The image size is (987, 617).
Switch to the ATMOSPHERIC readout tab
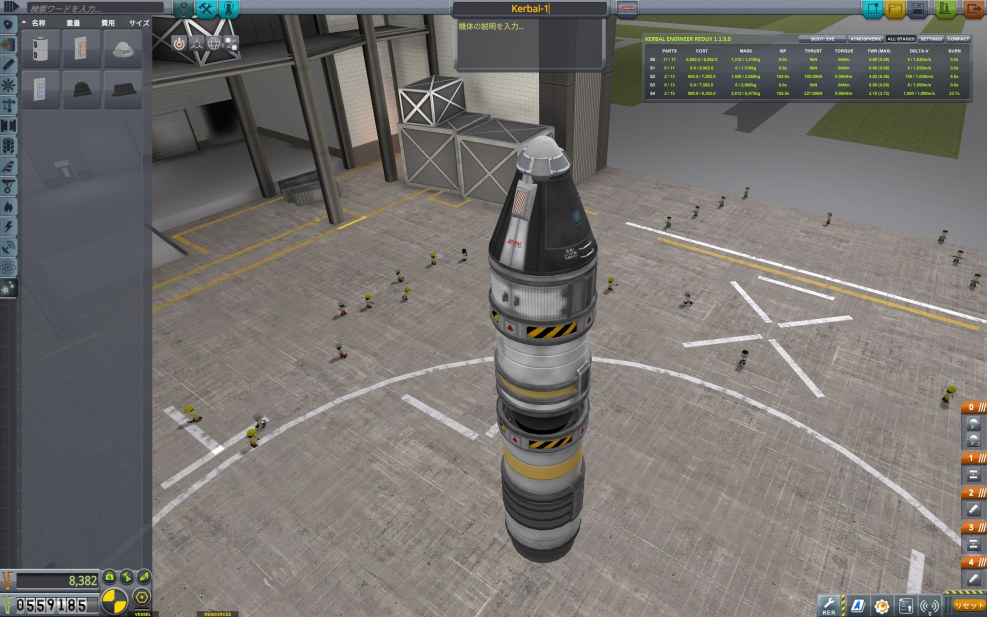860,38
